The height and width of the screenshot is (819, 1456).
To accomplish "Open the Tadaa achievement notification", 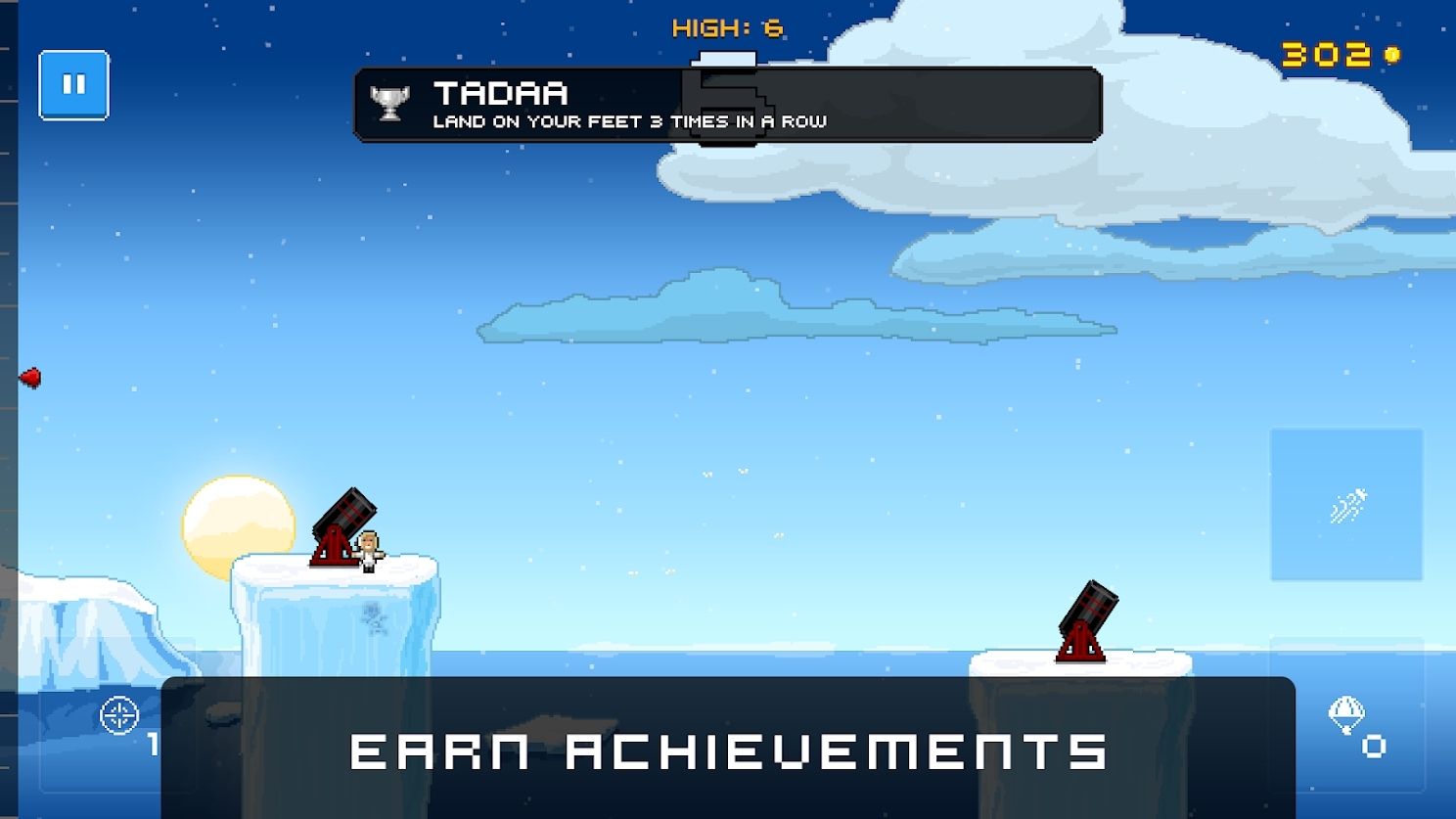I will [727, 105].
